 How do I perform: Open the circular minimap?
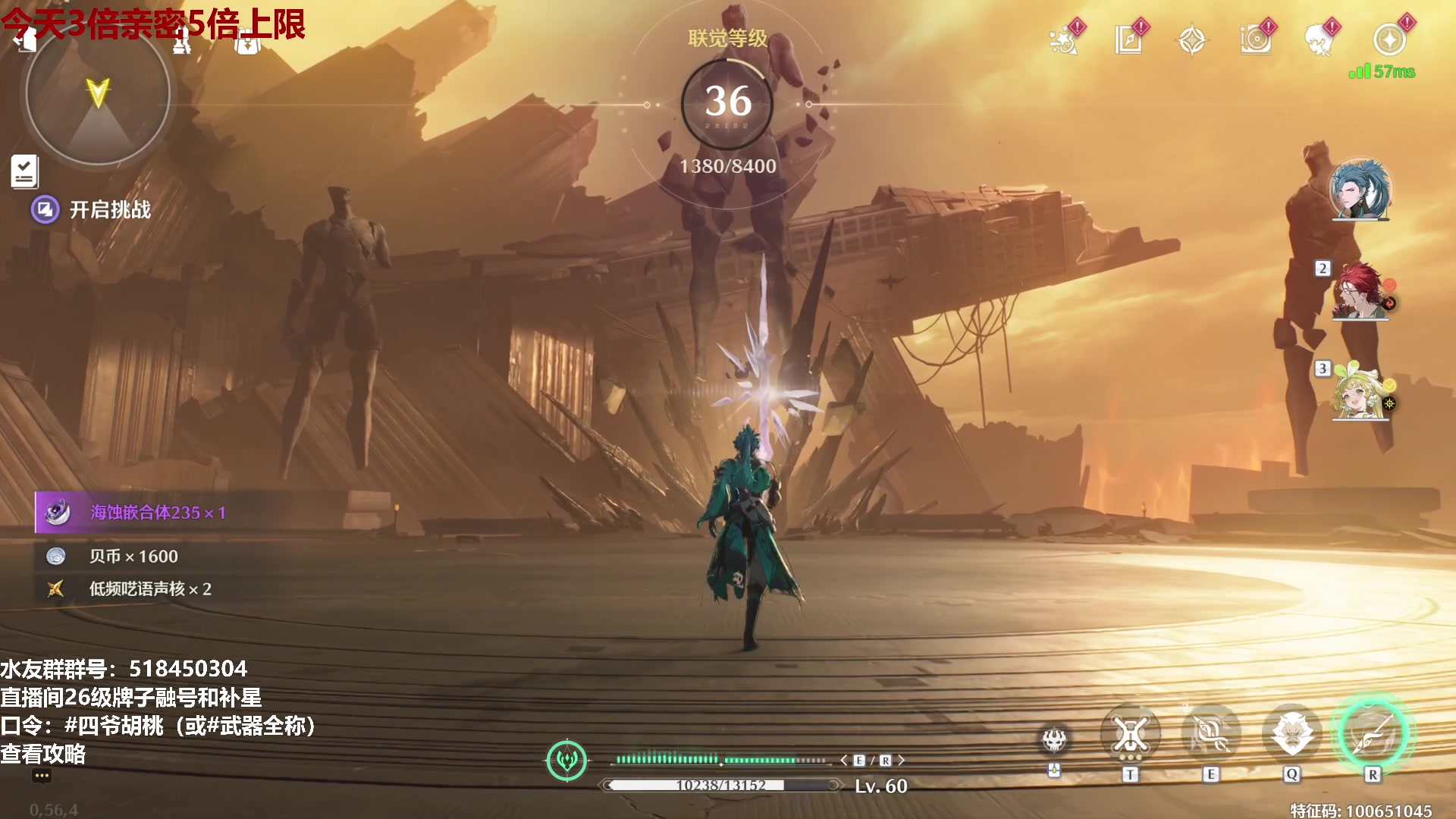point(97,95)
